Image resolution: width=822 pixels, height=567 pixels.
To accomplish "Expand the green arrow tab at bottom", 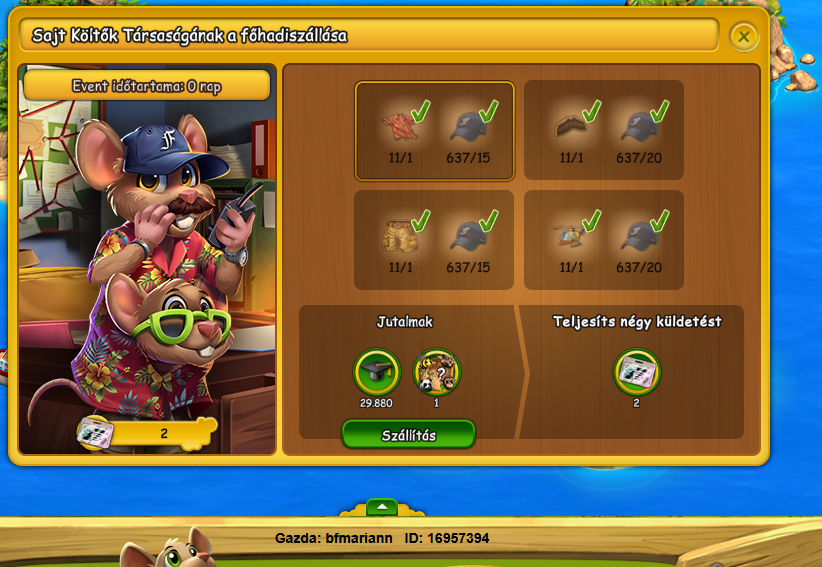I will tap(382, 506).
